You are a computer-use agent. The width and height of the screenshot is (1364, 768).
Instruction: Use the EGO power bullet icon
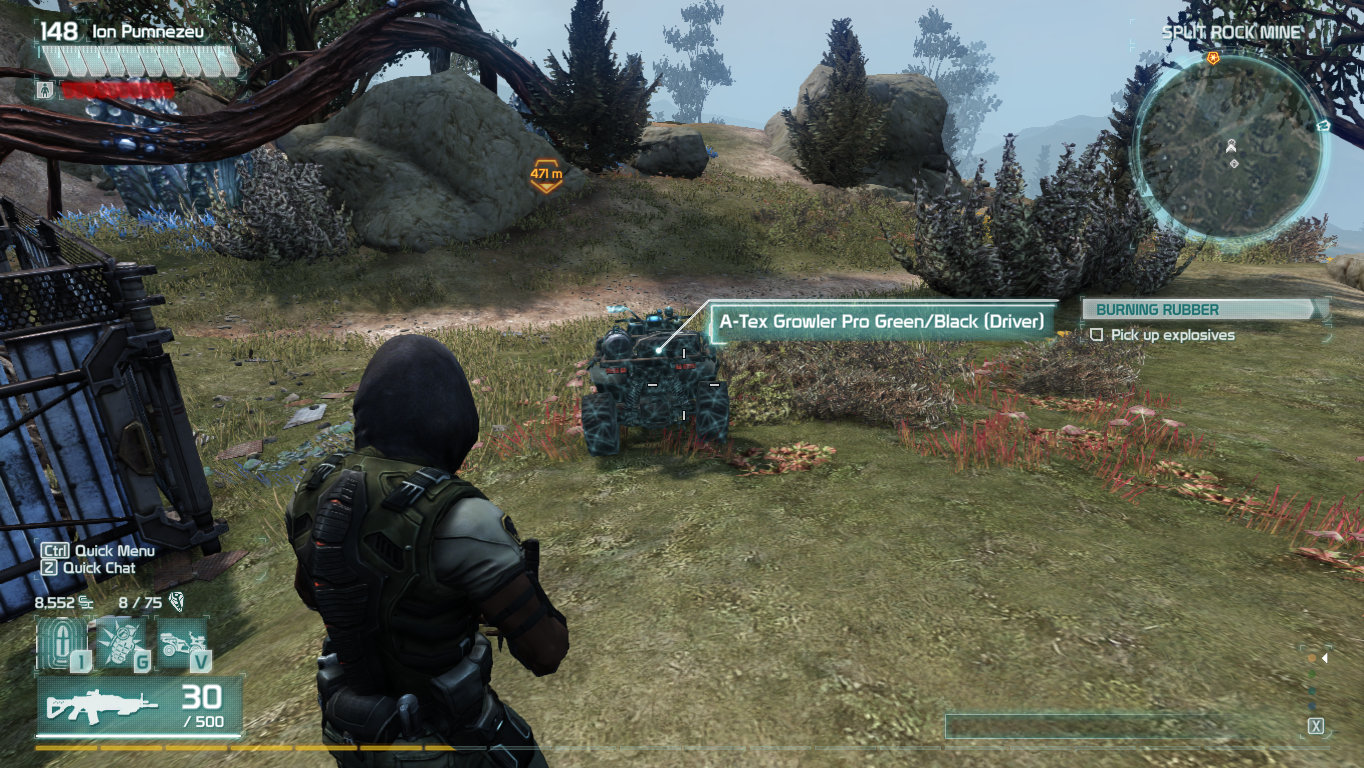pyautogui.click(x=60, y=643)
